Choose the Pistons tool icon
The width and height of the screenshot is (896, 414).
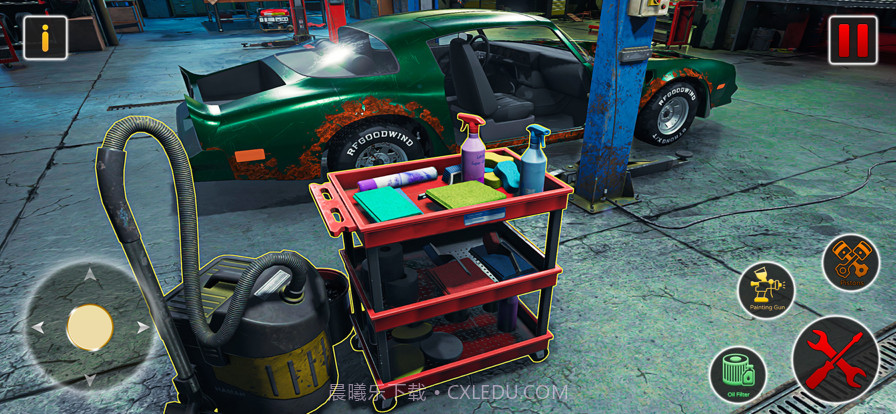coord(850,263)
